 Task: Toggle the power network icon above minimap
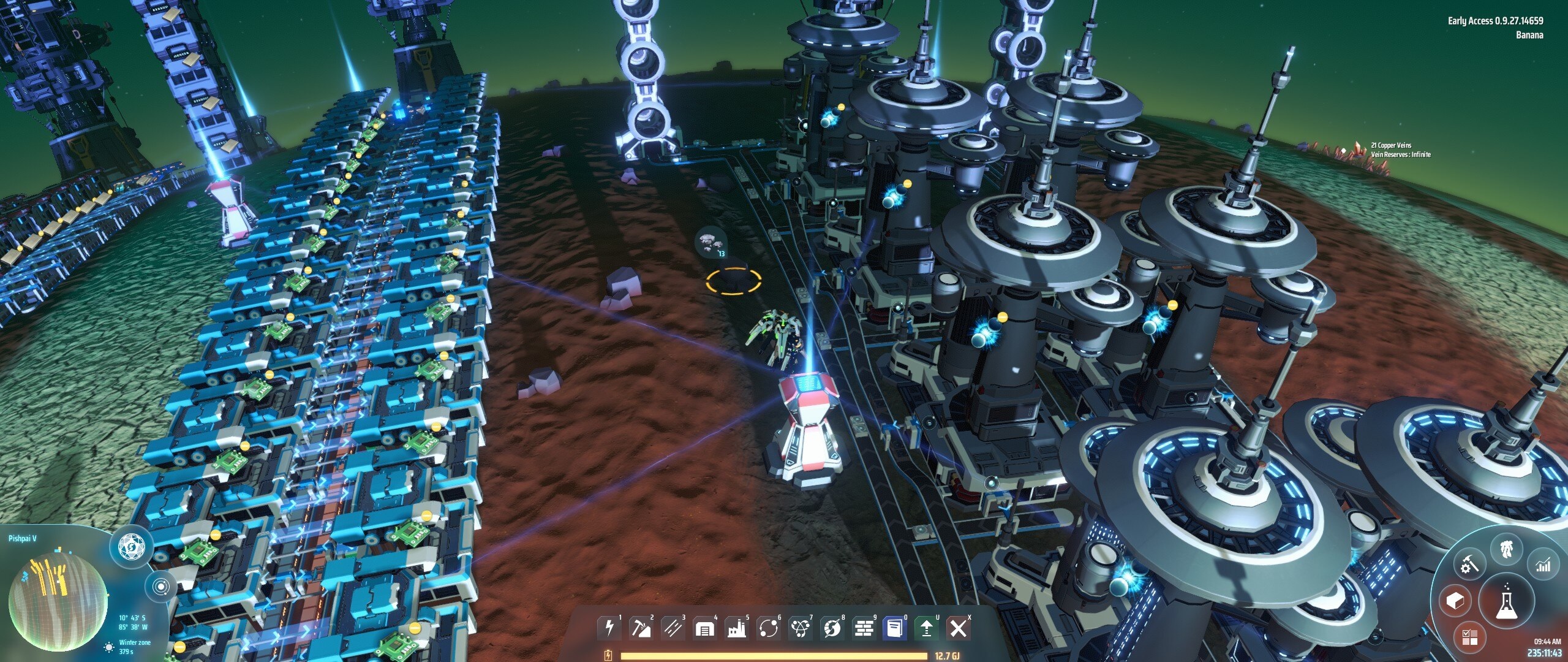point(132,546)
